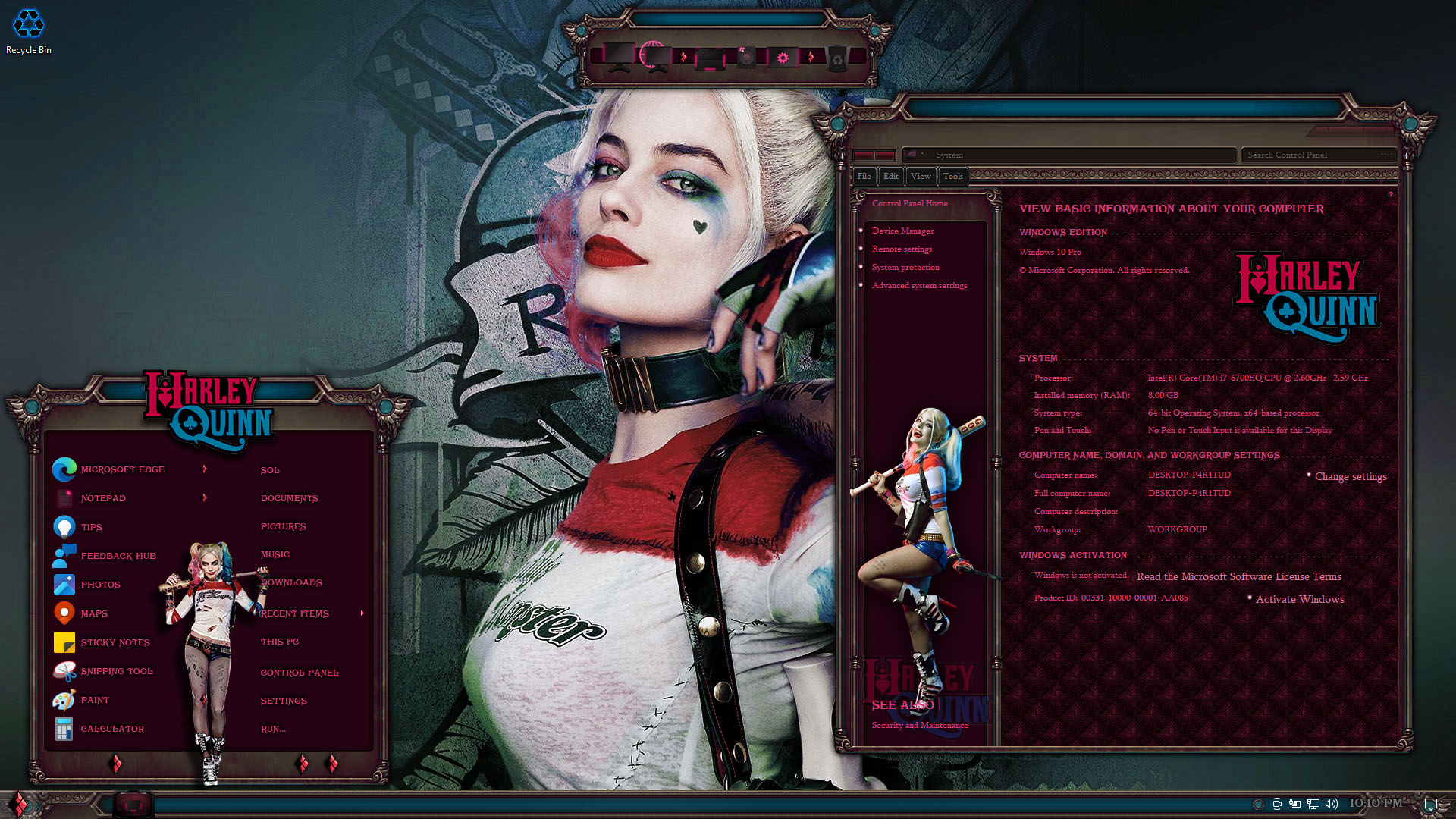
Task: Open the Calculator app
Action: coord(112,729)
